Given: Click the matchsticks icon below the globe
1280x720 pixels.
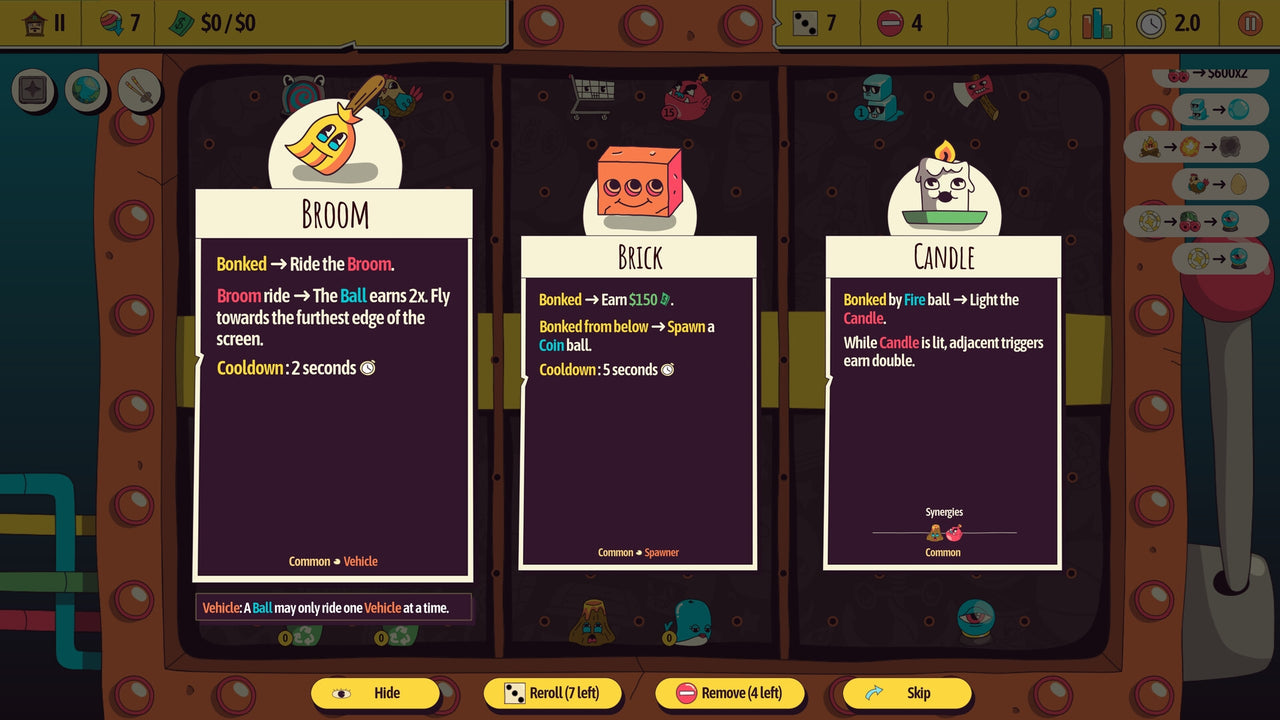Looking at the screenshot, I should pos(140,90).
